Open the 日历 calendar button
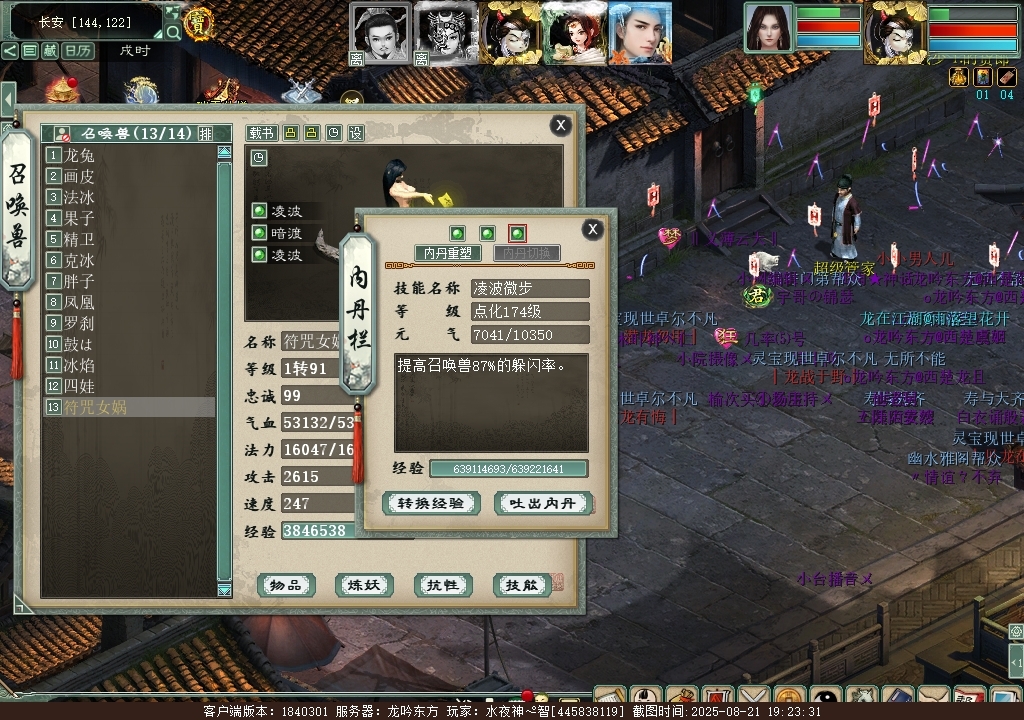1024x720 pixels. [x=78, y=50]
